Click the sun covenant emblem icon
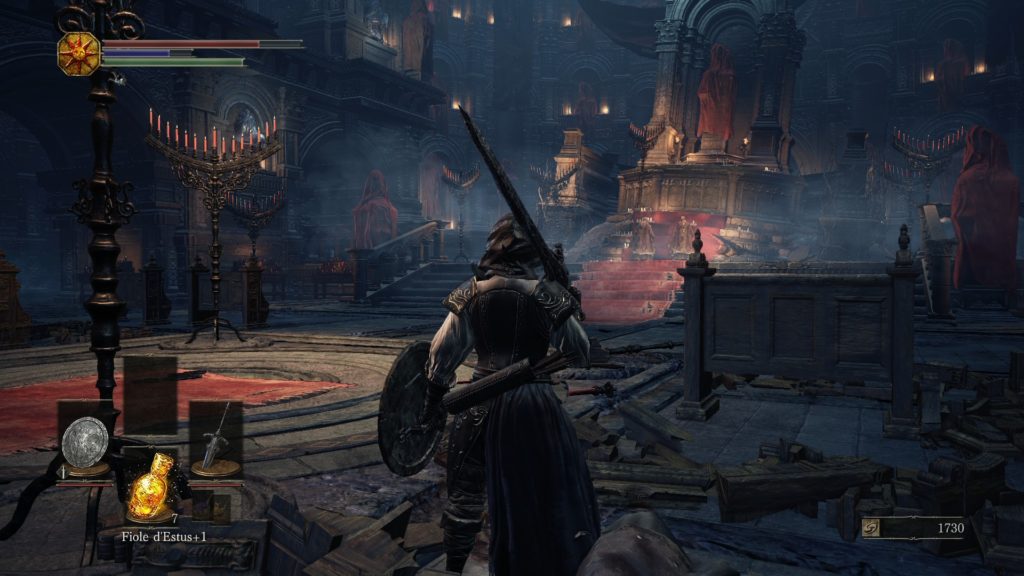 tap(79, 51)
